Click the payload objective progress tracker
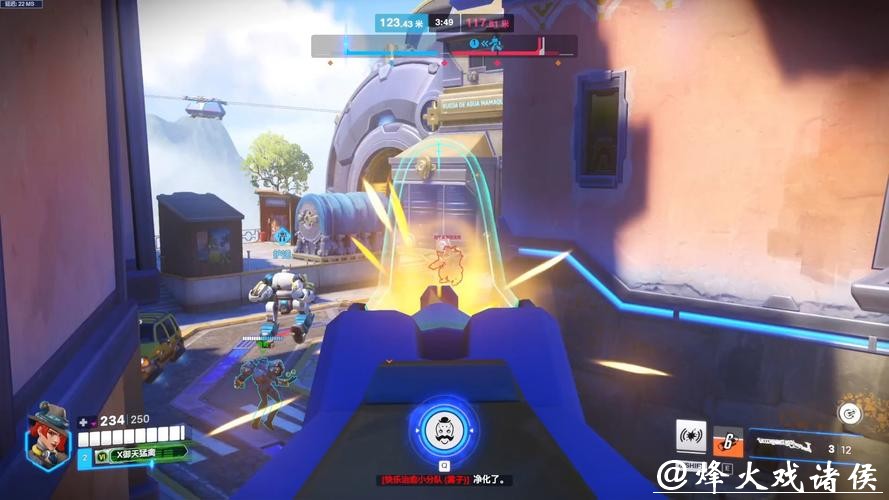This screenshot has width=889, height=500. [443, 46]
